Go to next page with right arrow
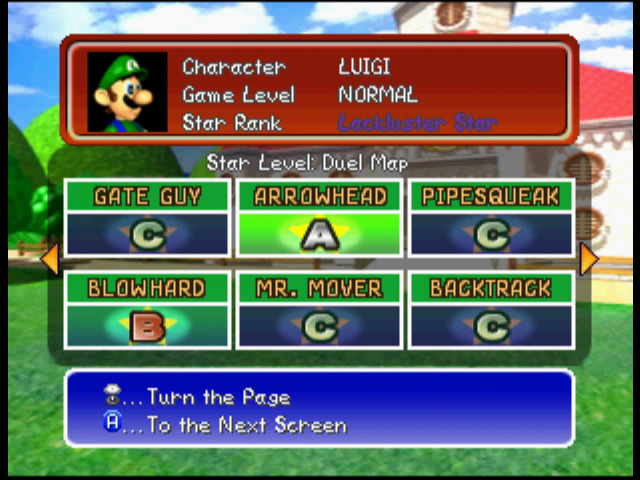Image resolution: width=640 pixels, height=480 pixels. (x=589, y=260)
